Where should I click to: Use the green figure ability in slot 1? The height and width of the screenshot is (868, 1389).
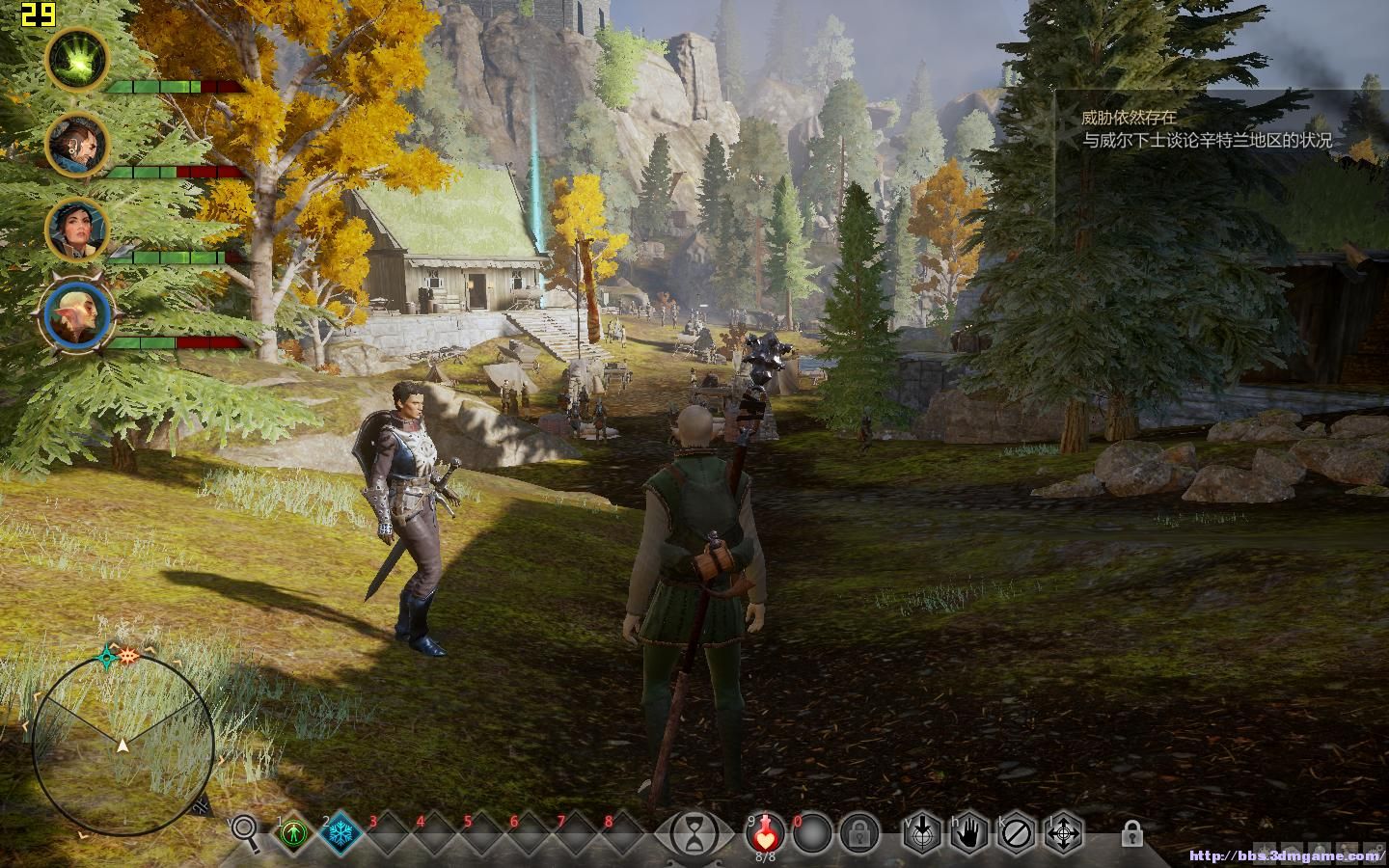(293, 833)
